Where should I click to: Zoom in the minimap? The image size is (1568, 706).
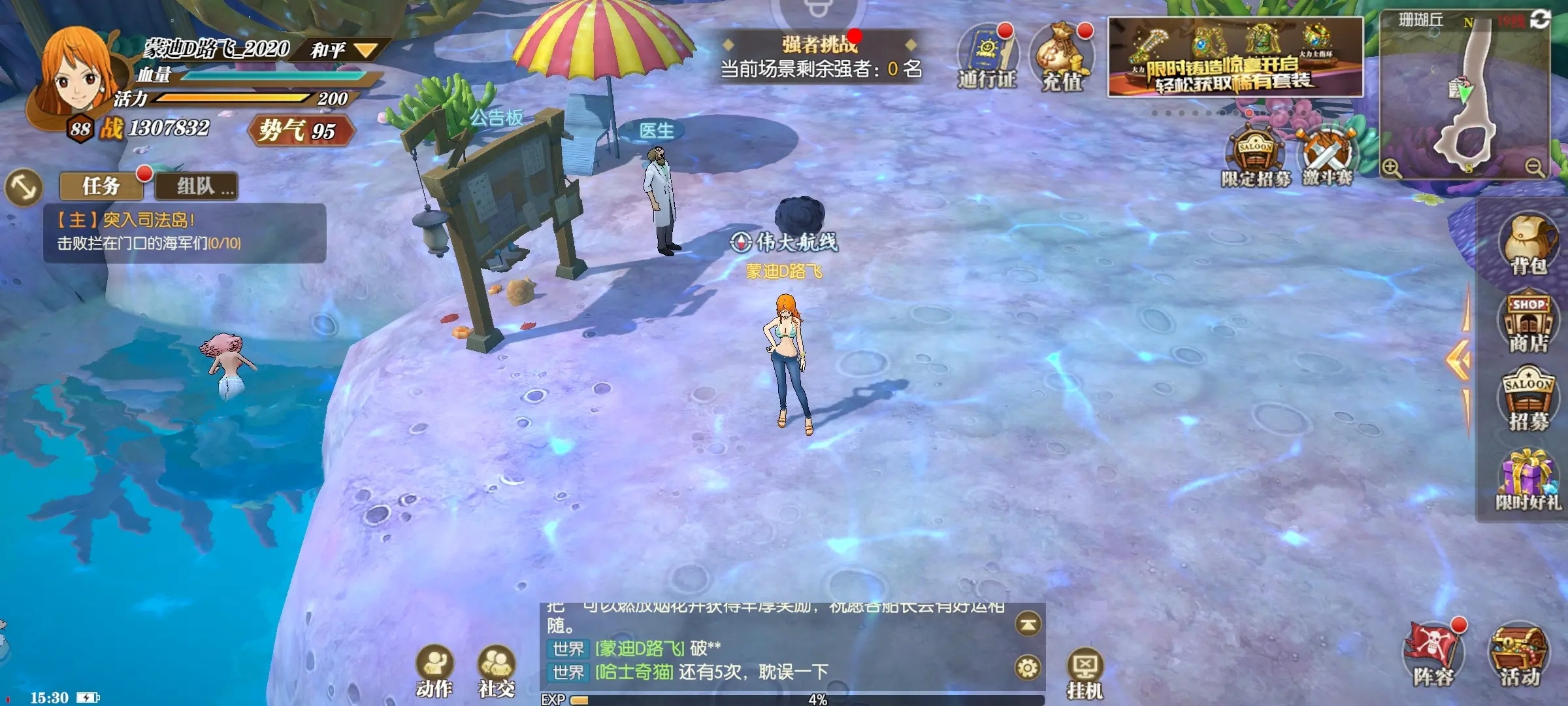[x=1392, y=169]
